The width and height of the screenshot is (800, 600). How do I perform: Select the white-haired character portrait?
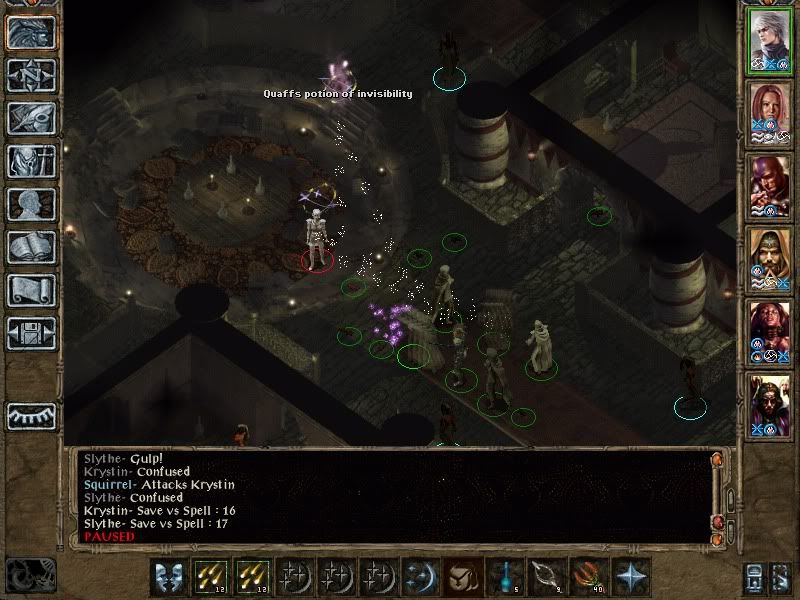[x=770, y=42]
